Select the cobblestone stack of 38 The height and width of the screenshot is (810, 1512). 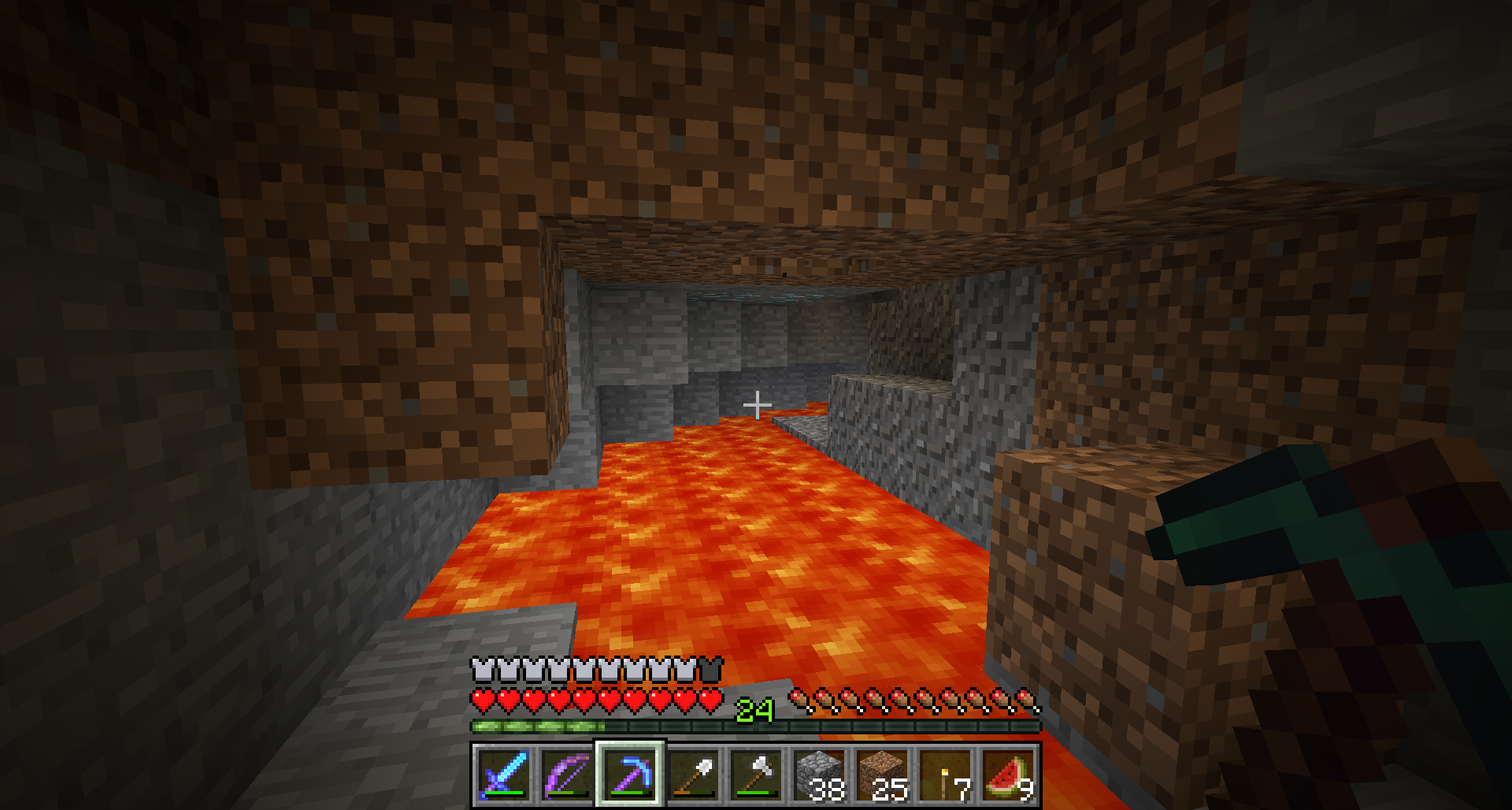[819, 775]
